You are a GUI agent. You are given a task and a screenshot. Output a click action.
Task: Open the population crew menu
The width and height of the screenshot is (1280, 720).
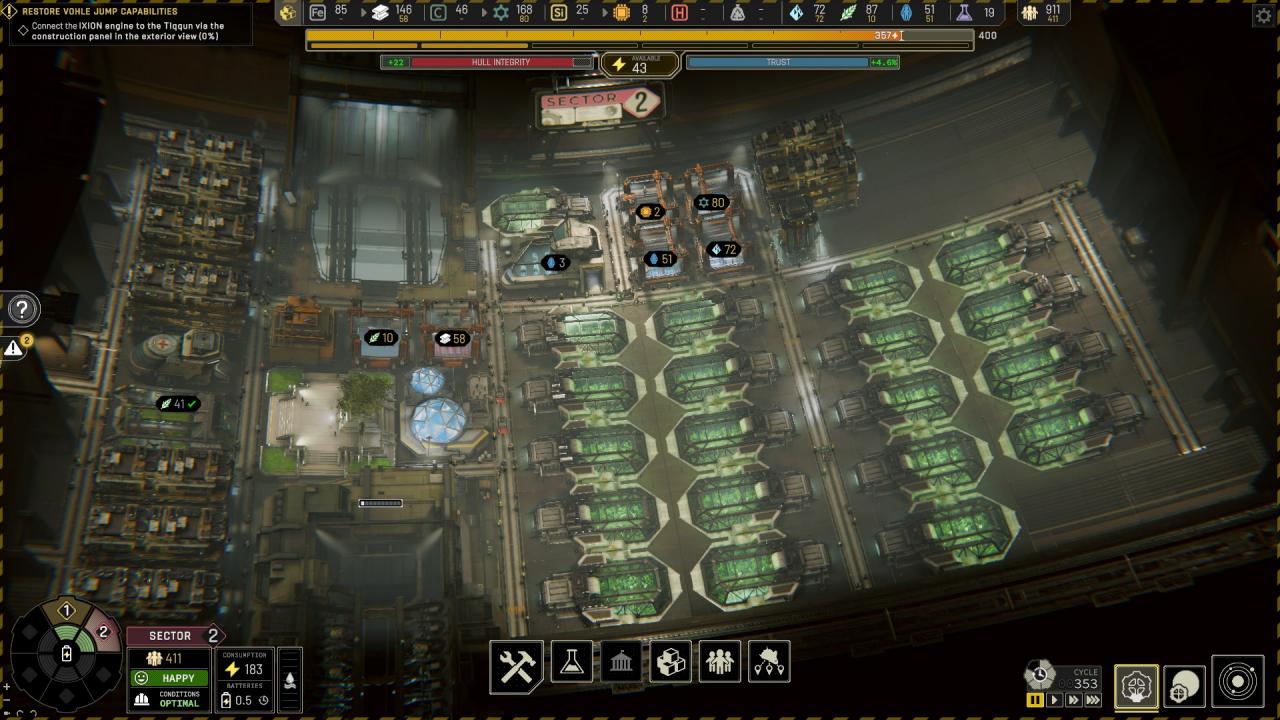tap(719, 662)
